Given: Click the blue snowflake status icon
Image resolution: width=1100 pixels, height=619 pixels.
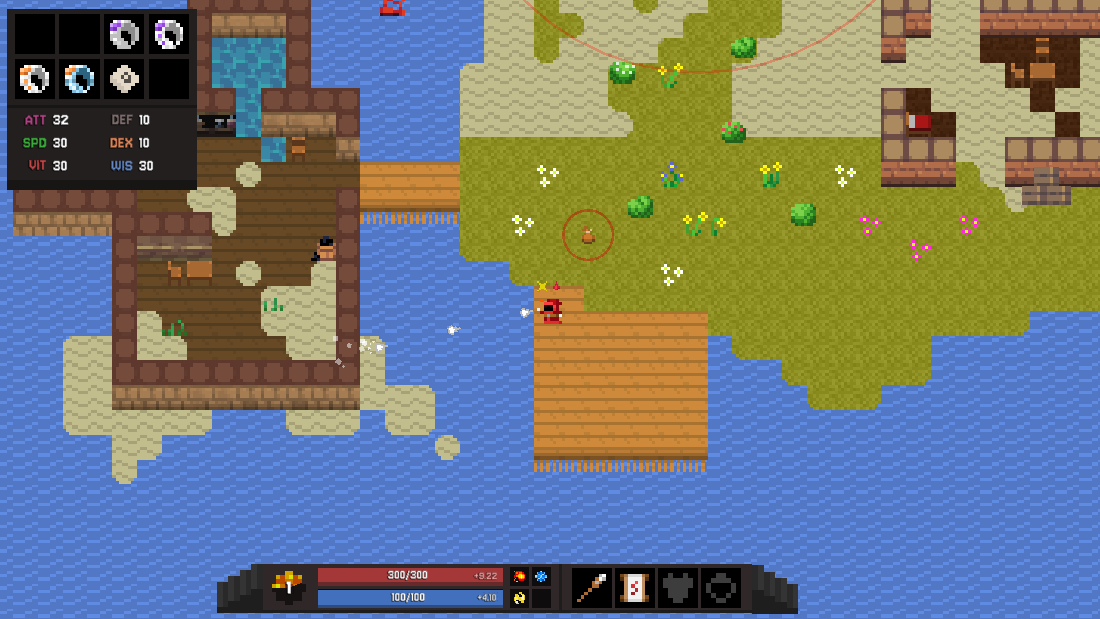Looking at the screenshot, I should tap(541, 577).
